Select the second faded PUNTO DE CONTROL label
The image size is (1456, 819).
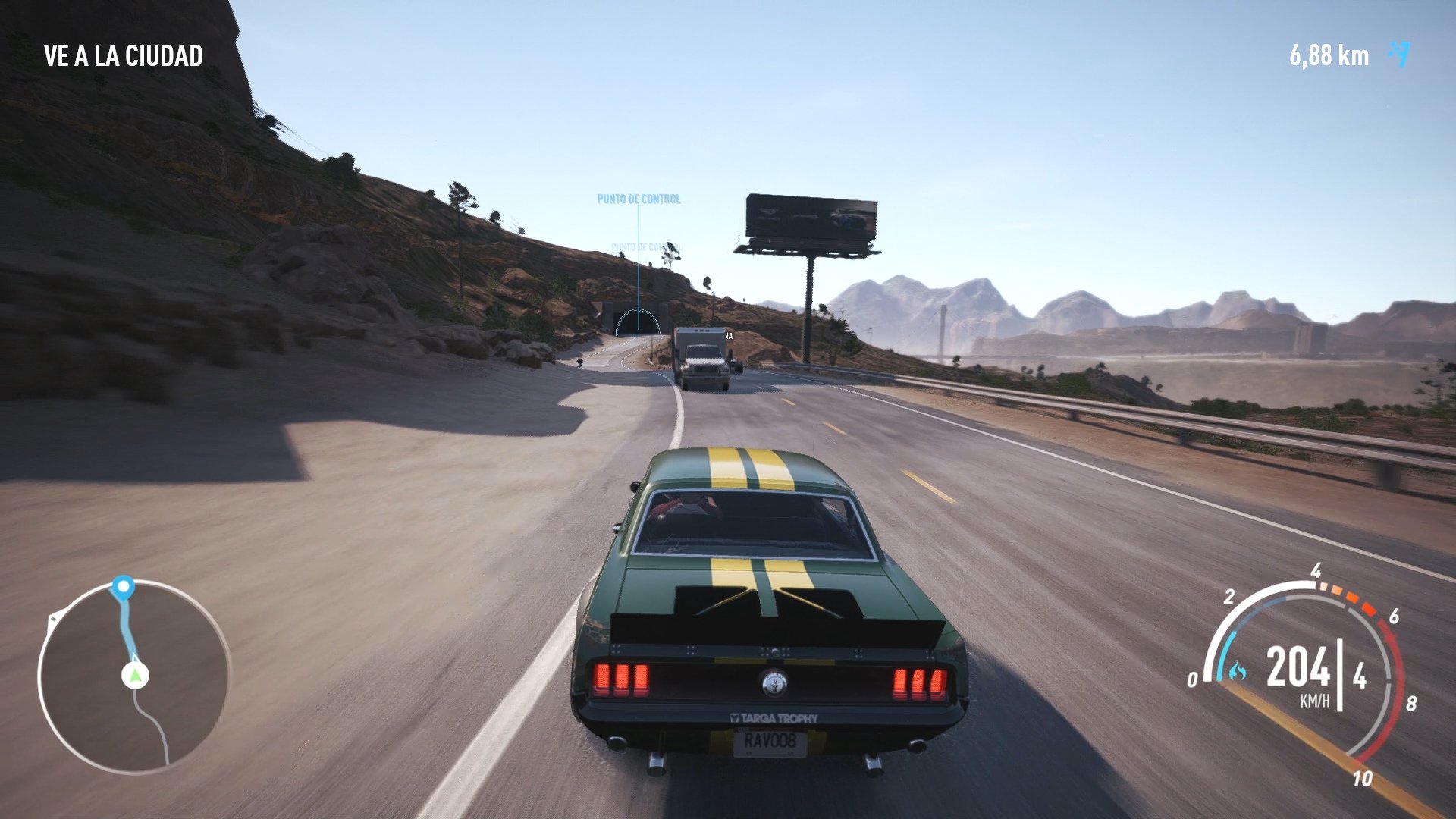647,246
